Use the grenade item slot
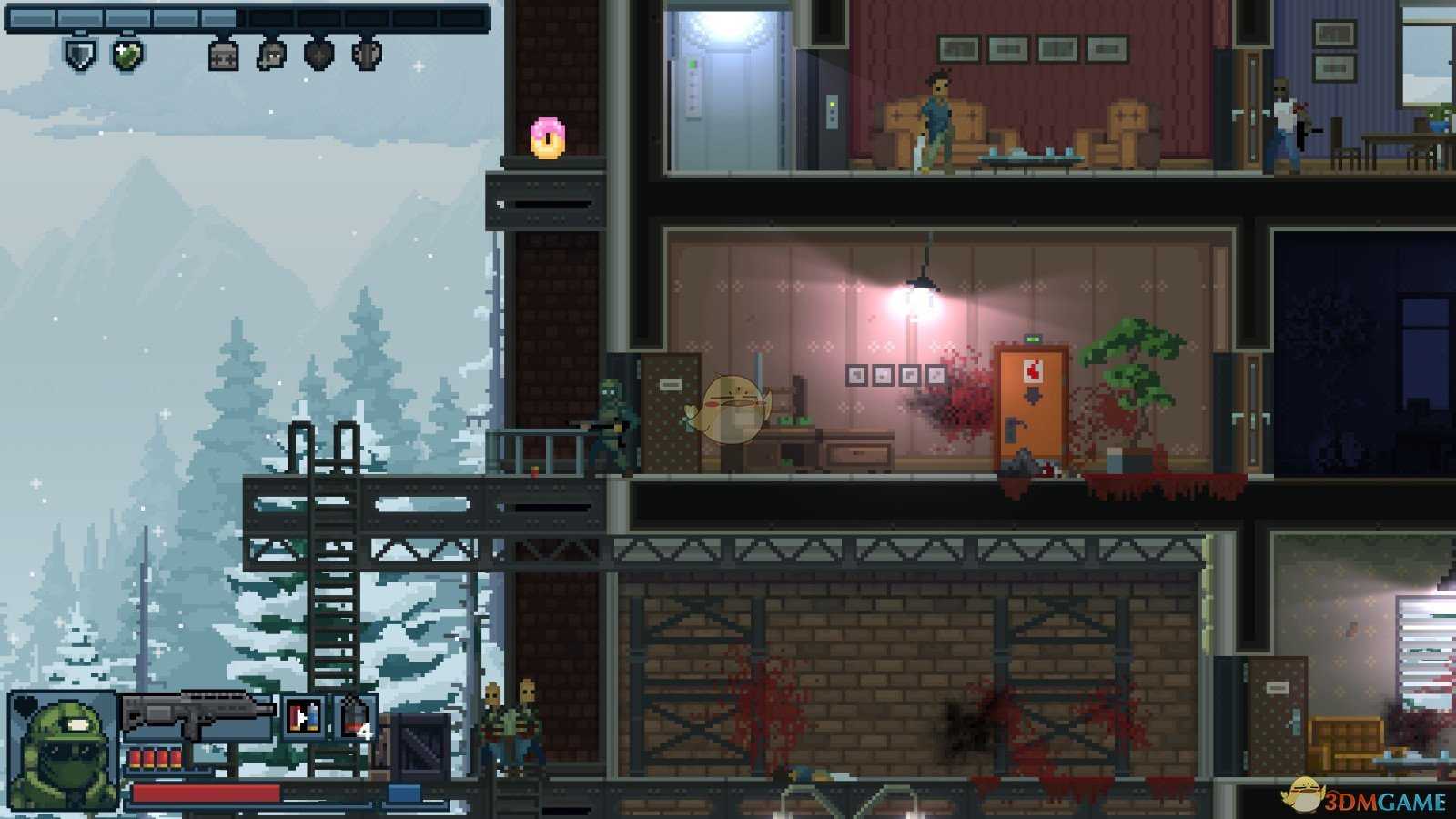The width and height of the screenshot is (1456, 819). pyautogui.click(x=355, y=715)
